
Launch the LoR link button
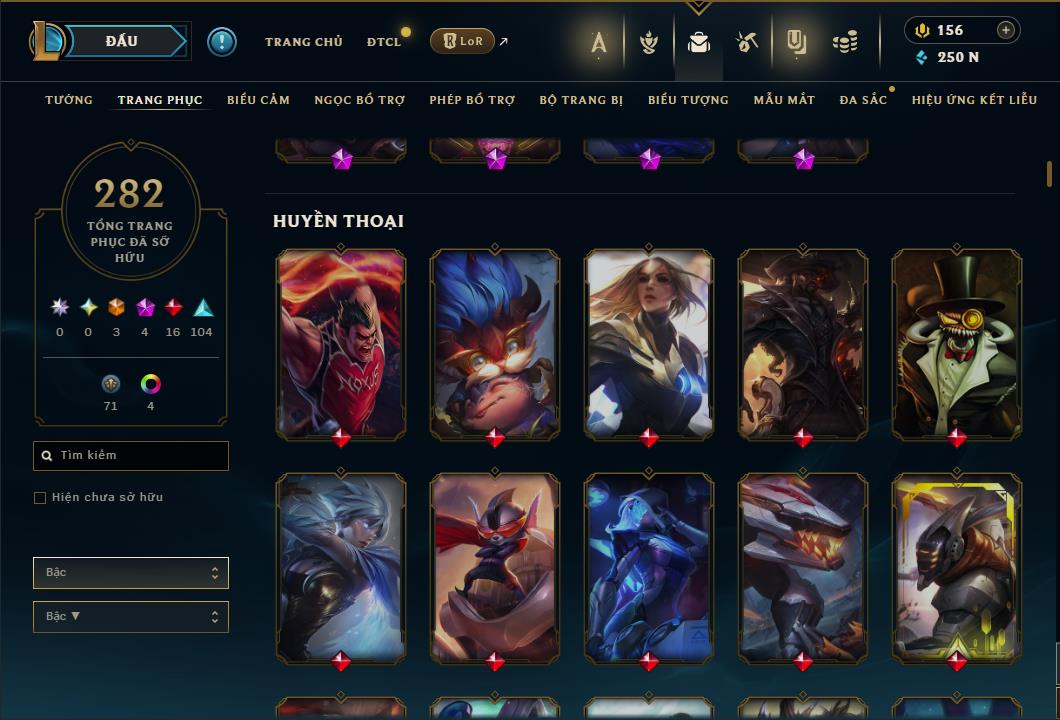(x=462, y=41)
